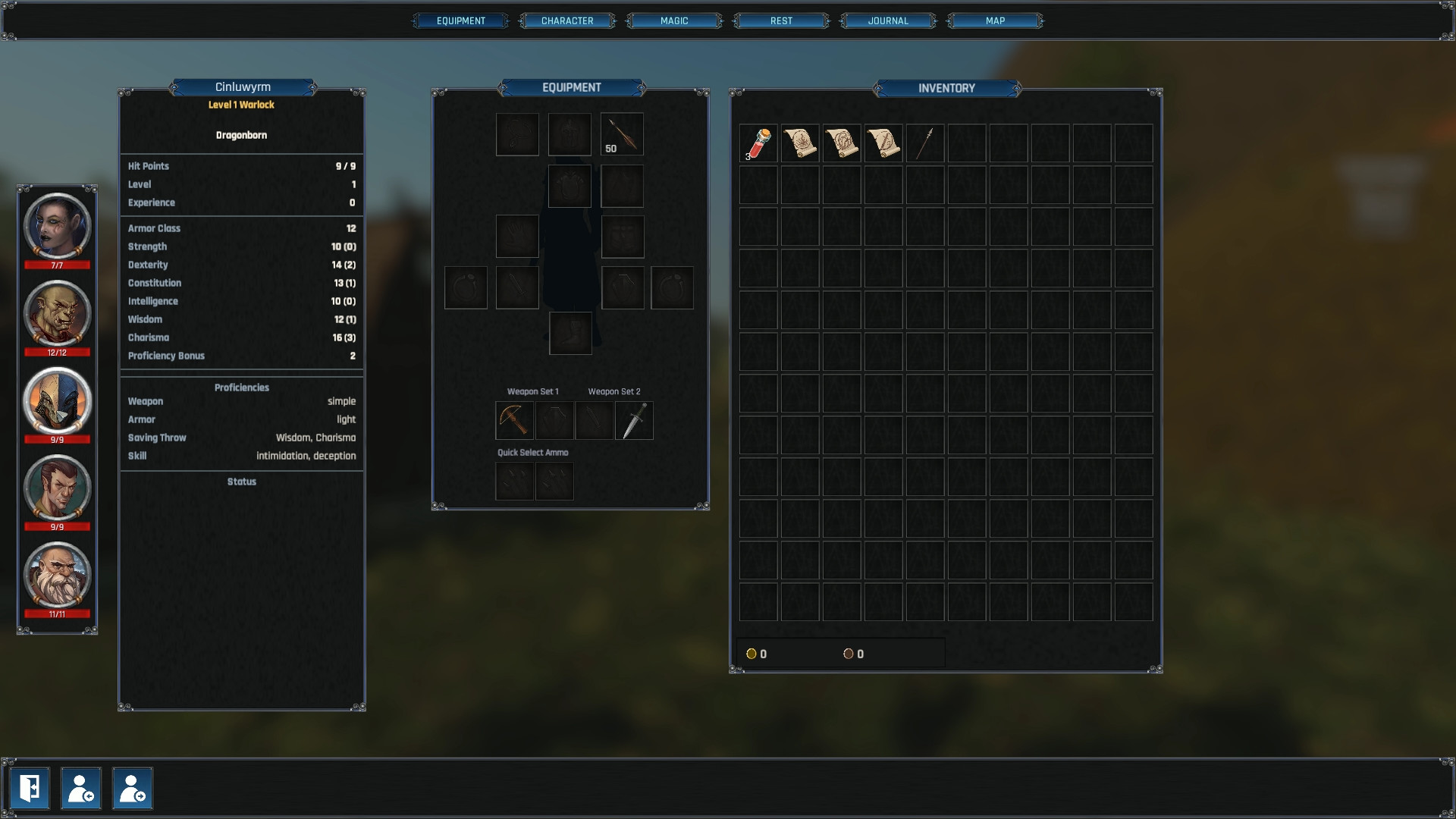Click the previous character arrow icon
Image resolution: width=1456 pixels, height=819 pixels.
(81, 789)
